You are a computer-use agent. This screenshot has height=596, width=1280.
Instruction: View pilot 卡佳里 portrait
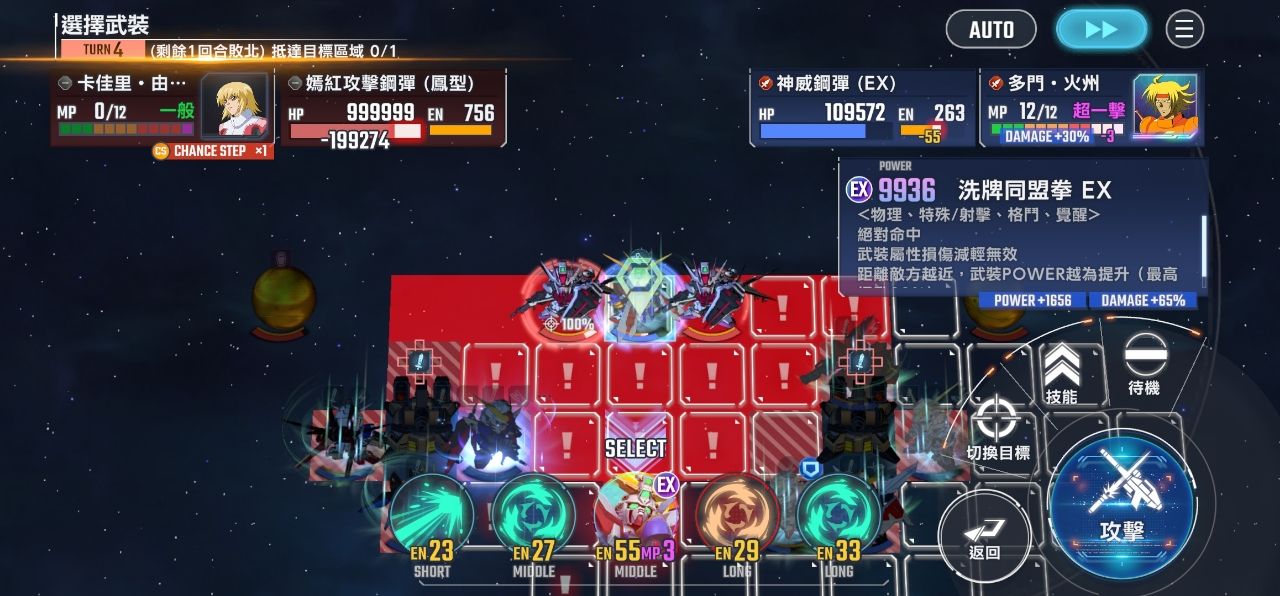(234, 106)
